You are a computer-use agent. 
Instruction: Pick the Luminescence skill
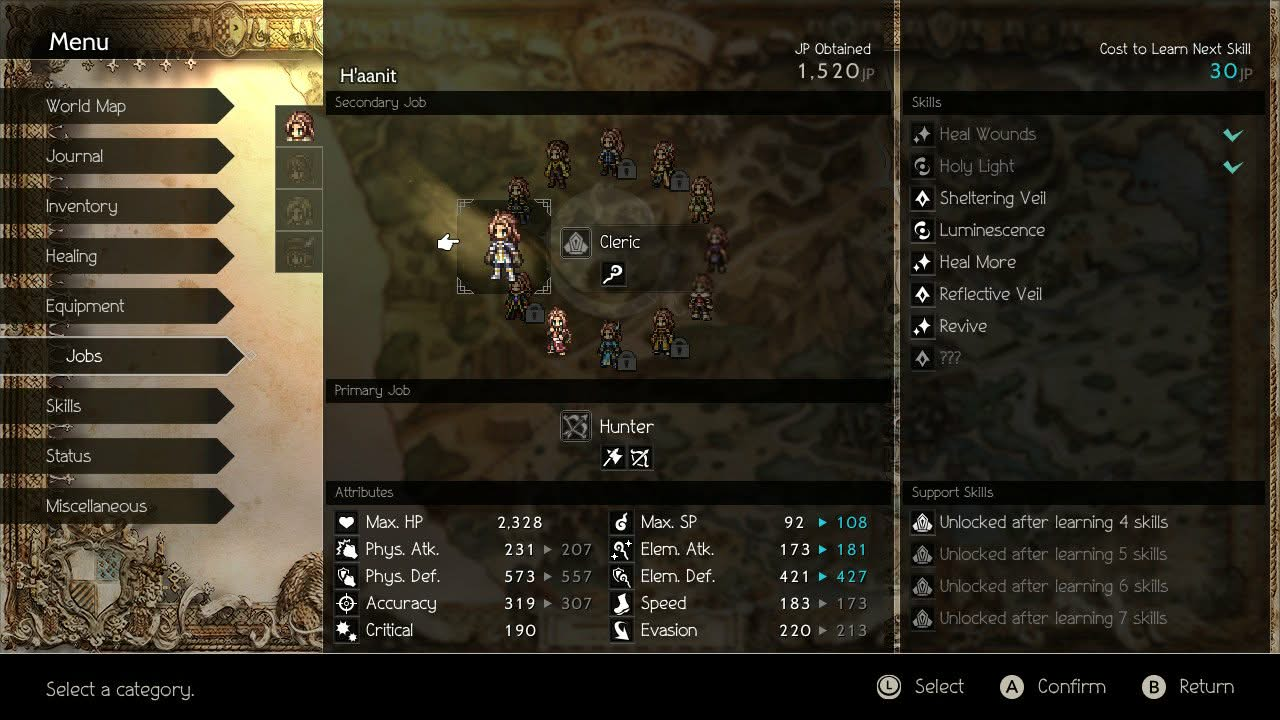point(991,230)
